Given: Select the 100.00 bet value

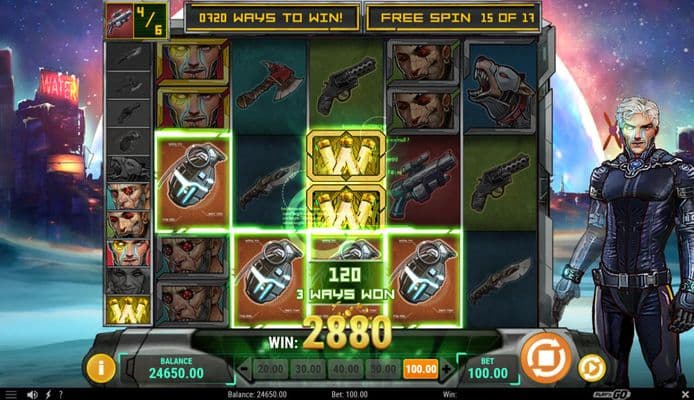Looking at the screenshot, I should pos(421,369).
